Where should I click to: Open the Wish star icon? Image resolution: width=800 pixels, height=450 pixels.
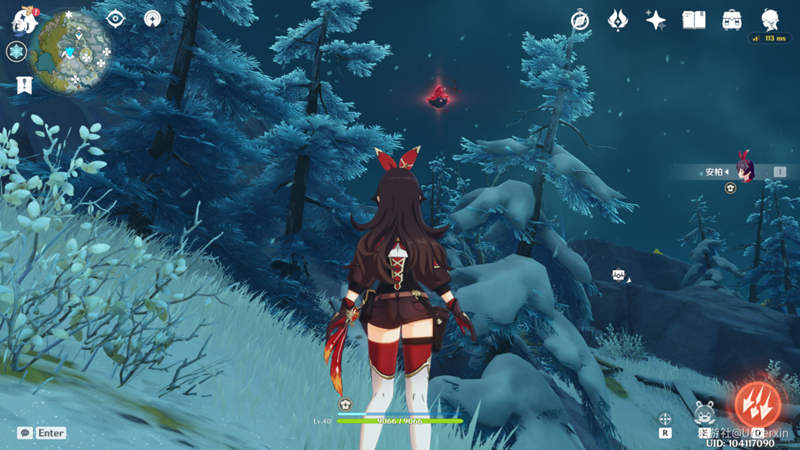(656, 20)
